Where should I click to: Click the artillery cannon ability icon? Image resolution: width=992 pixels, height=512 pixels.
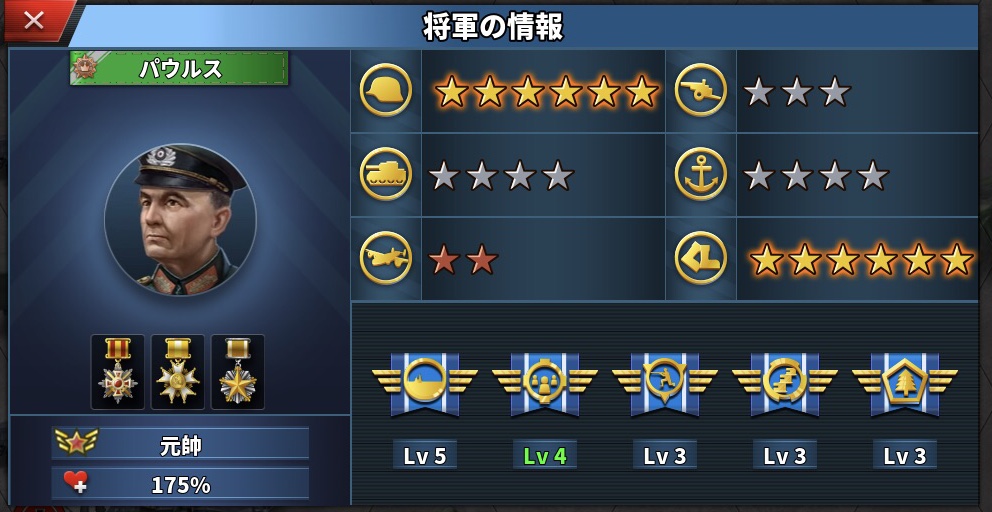coord(701,90)
